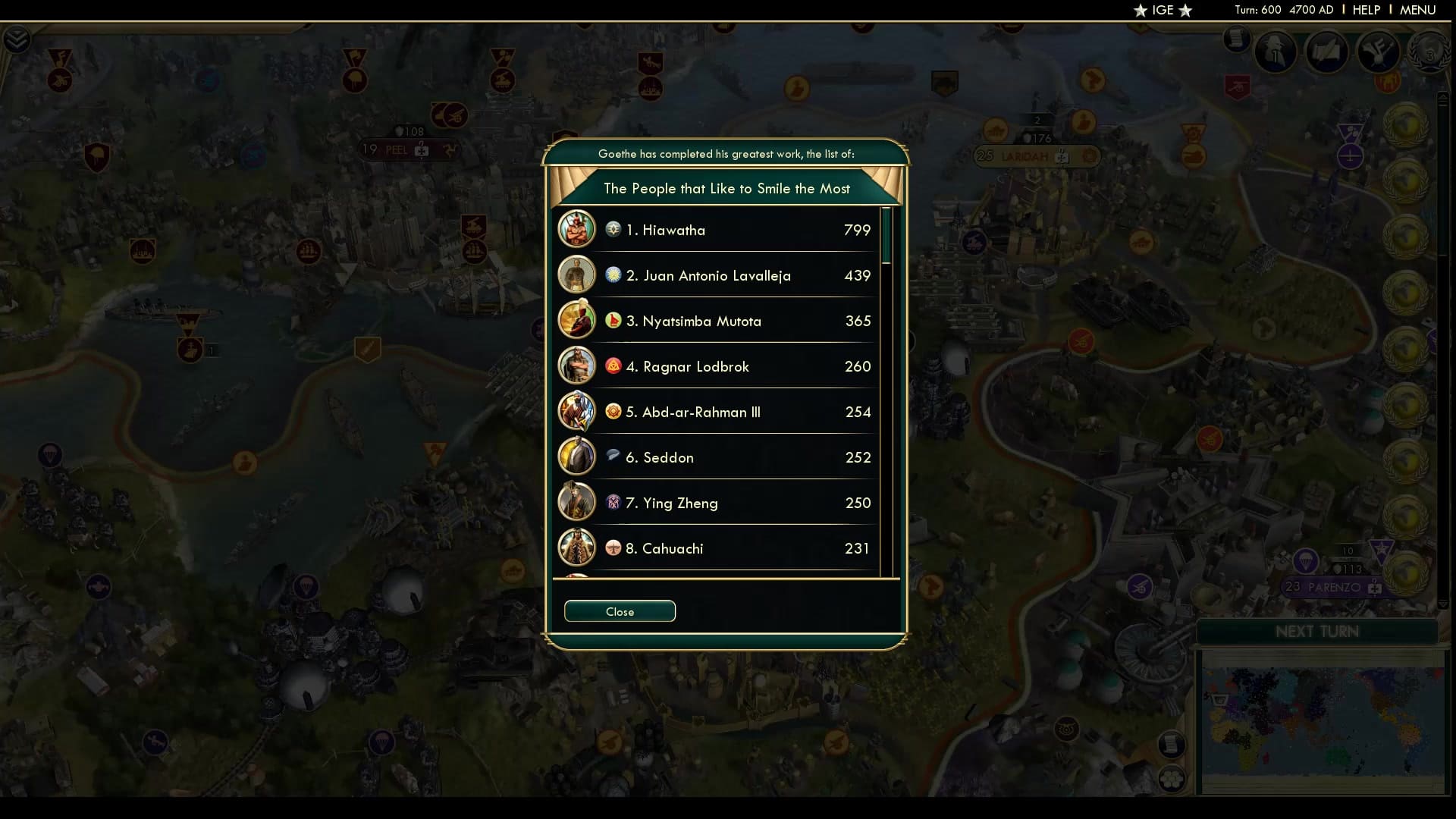Open the Cultural overview quill icon
Viewport: 1456px width, 819px height.
coord(1327,52)
